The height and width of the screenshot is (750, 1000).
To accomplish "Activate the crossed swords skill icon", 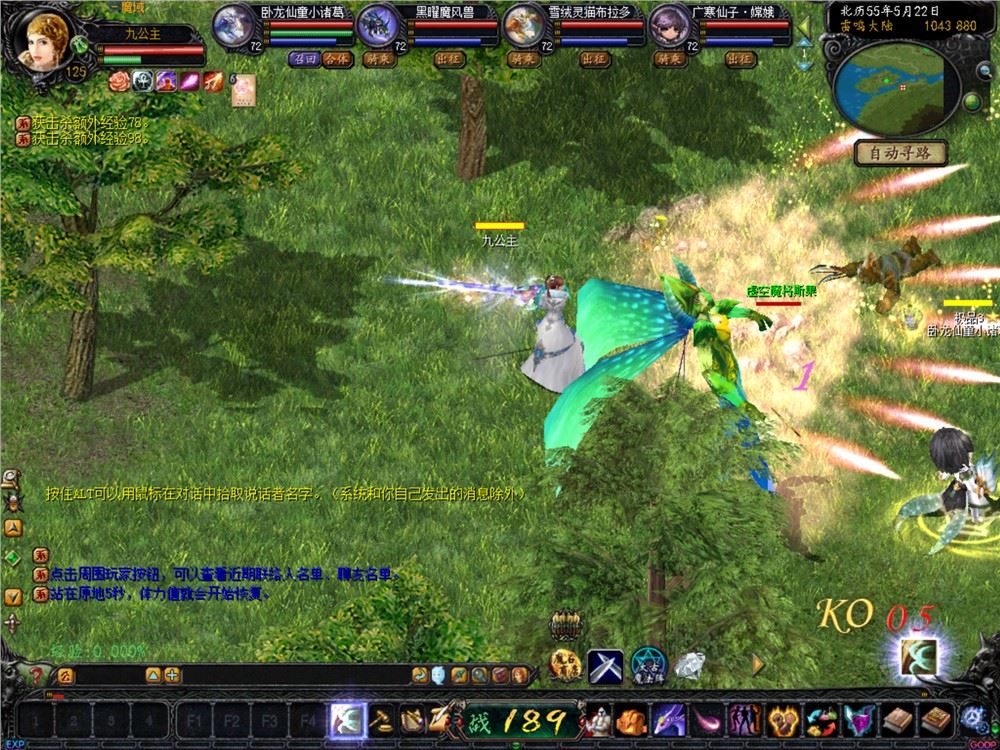I will click(x=605, y=663).
